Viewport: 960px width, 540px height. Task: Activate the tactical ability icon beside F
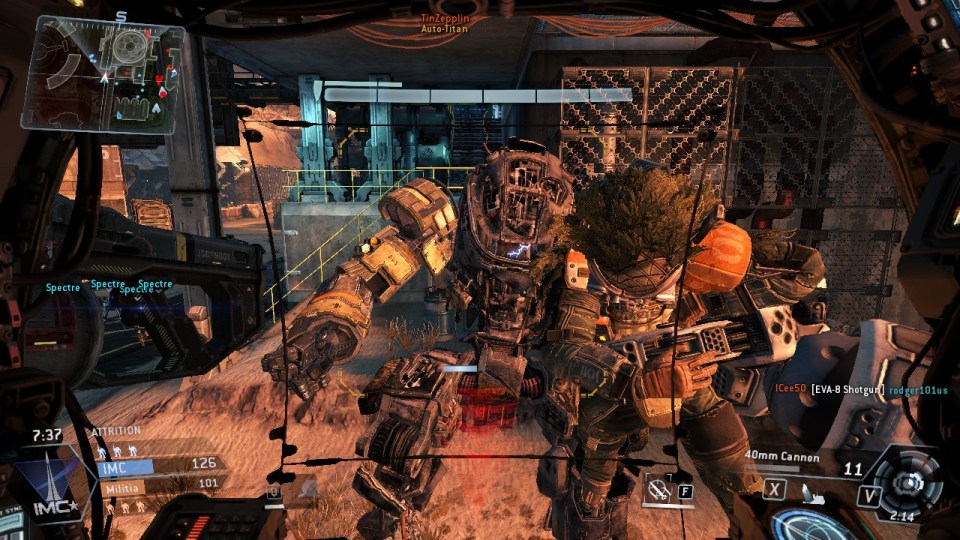658,490
